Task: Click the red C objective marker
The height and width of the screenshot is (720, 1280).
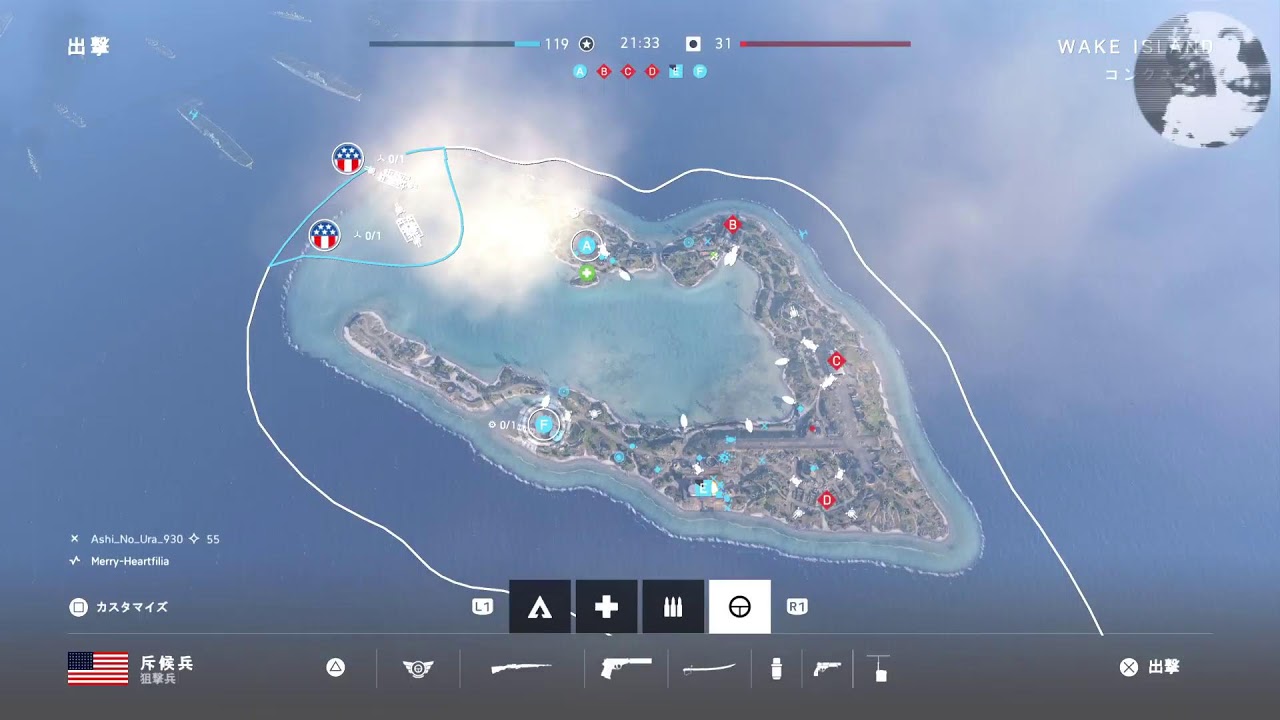Action: click(x=837, y=361)
